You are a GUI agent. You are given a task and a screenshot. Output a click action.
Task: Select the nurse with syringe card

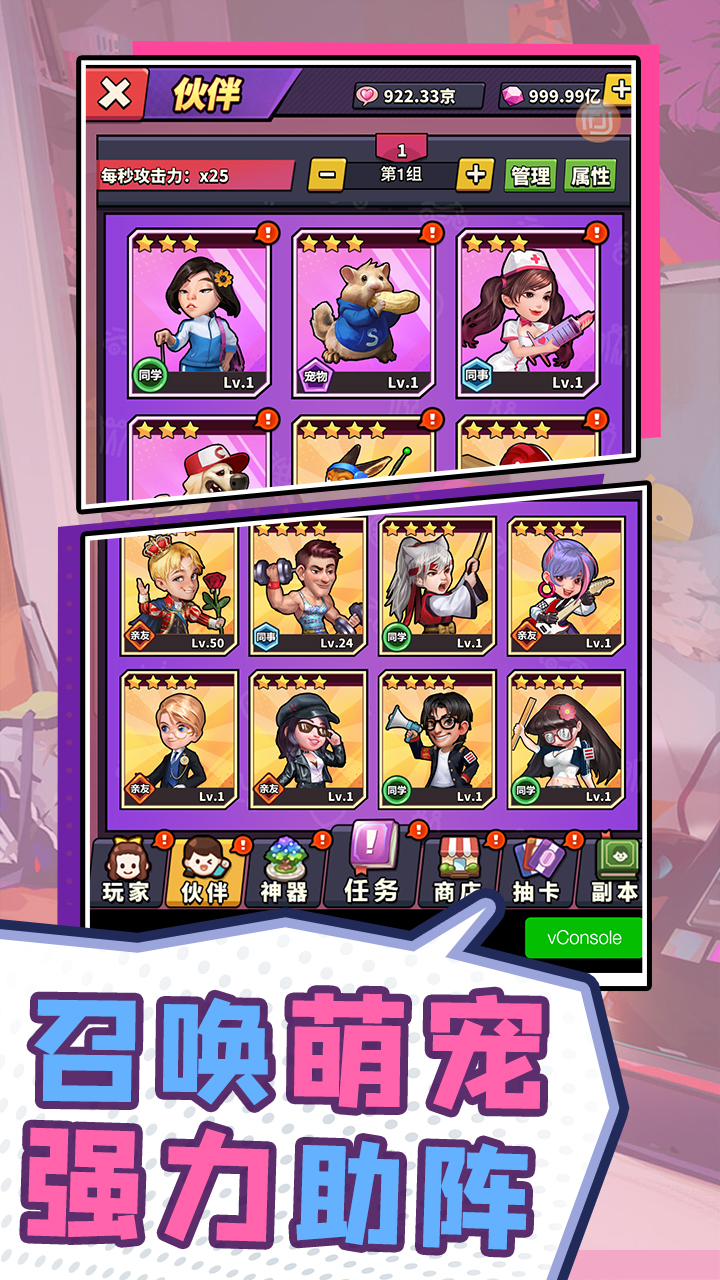[x=528, y=313]
